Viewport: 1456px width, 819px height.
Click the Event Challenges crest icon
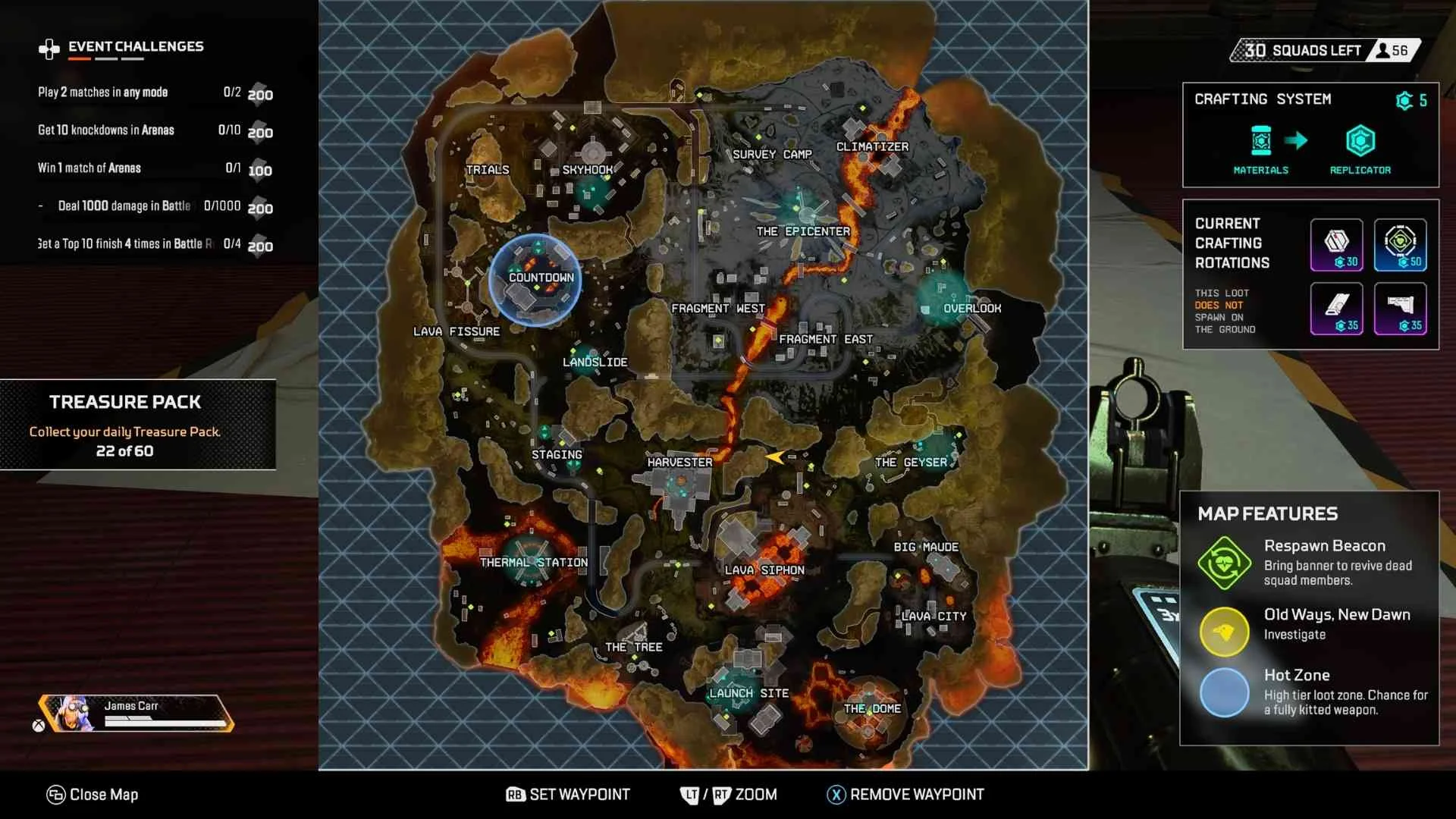point(48,47)
